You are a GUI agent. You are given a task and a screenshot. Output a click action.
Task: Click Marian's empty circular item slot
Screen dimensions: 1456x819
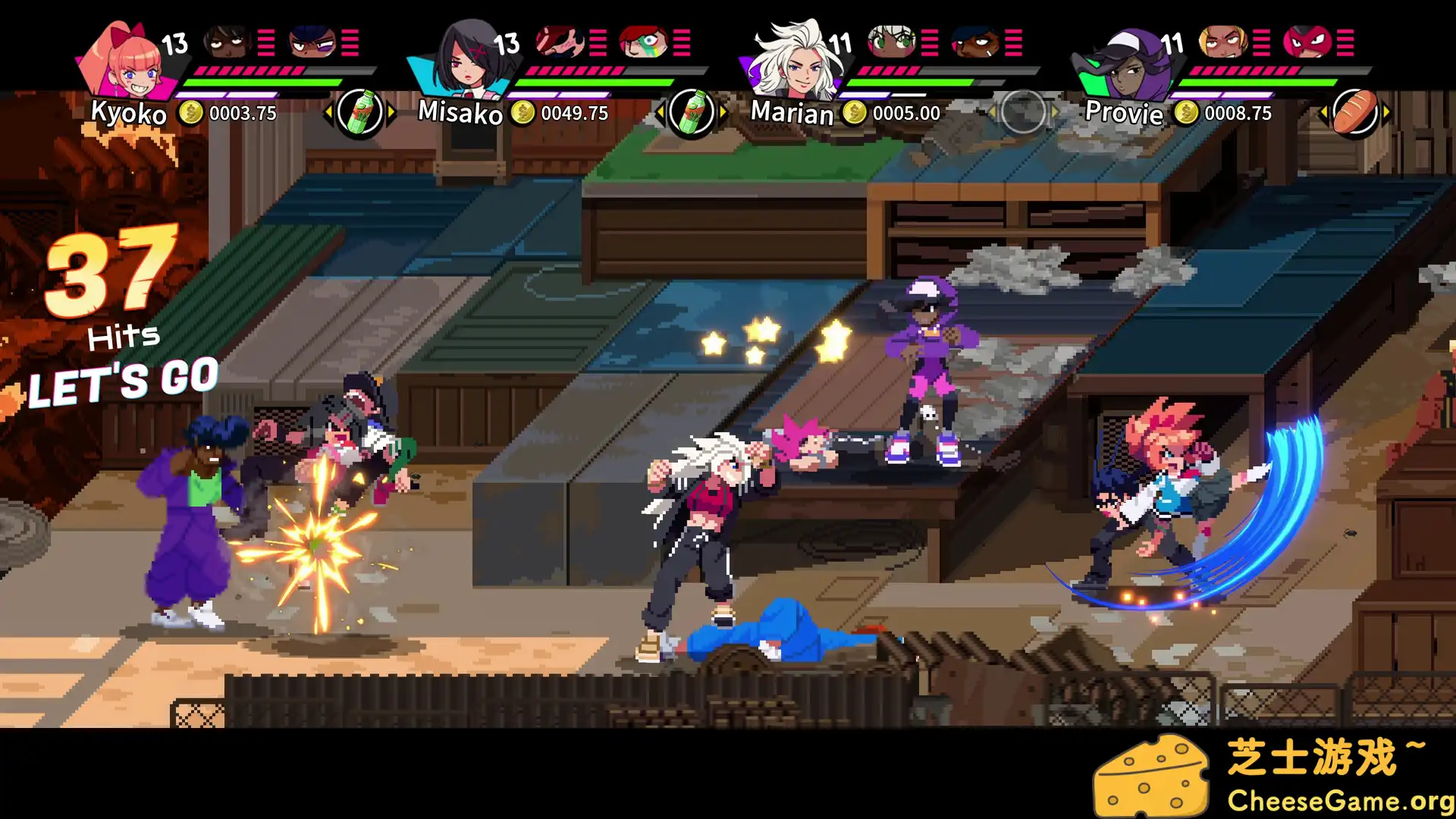[1024, 111]
